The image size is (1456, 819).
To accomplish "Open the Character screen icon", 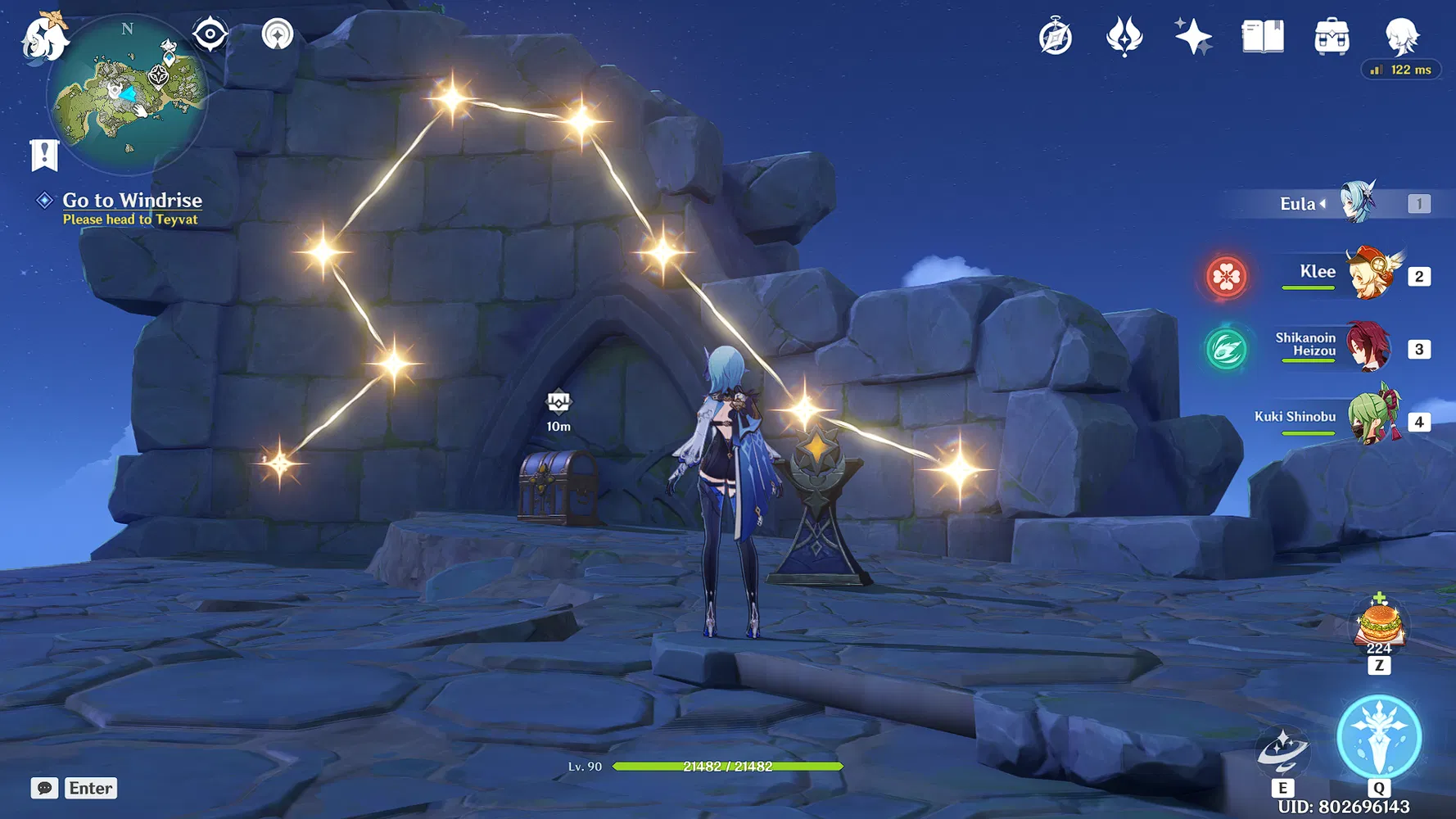I will tap(1402, 35).
